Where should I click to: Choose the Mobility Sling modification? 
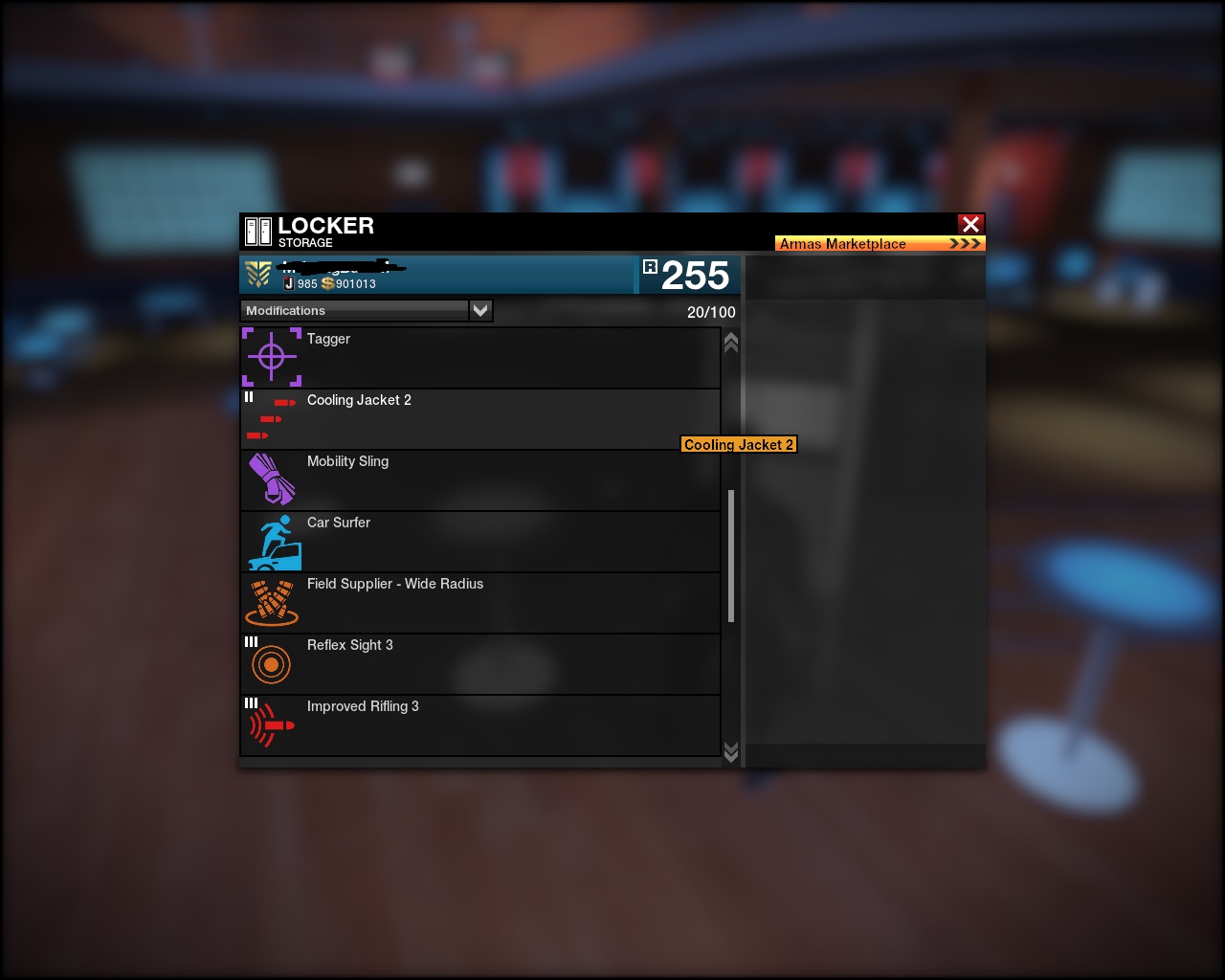point(479,480)
